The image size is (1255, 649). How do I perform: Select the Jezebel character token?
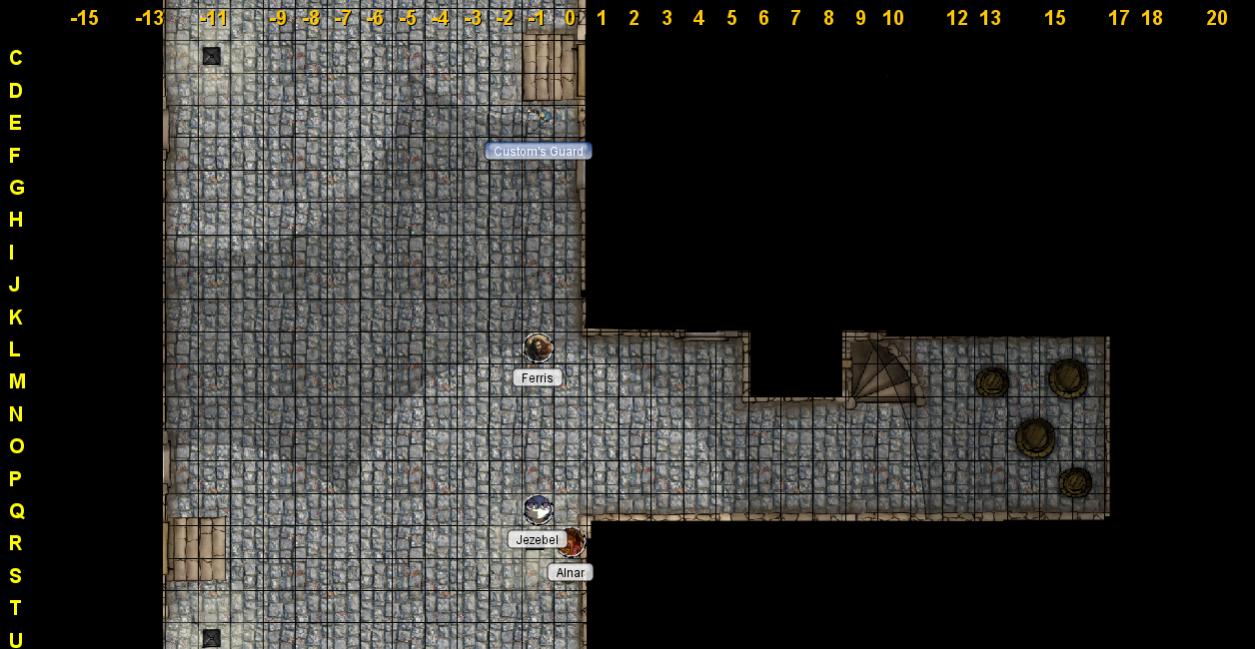(538, 509)
